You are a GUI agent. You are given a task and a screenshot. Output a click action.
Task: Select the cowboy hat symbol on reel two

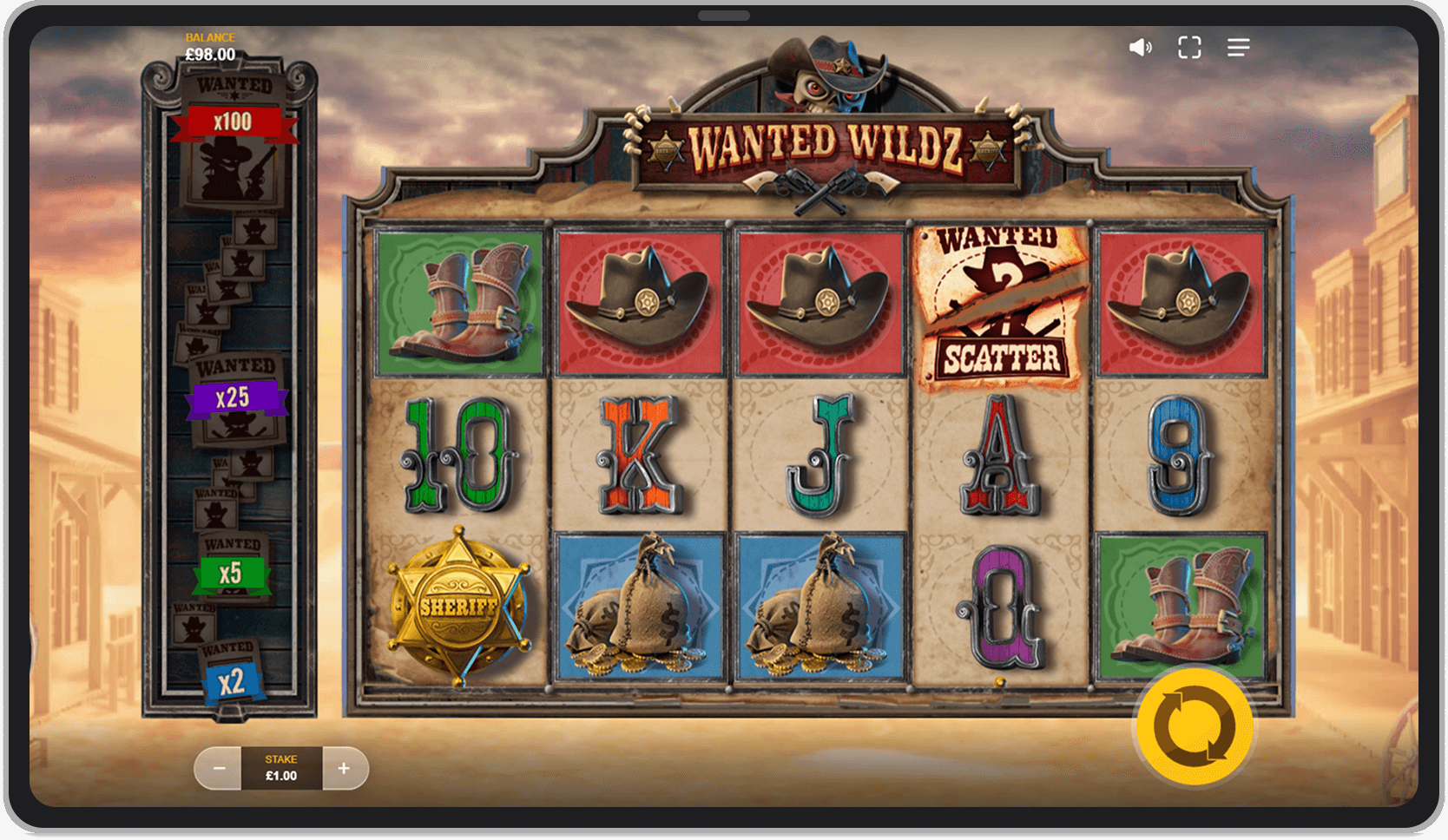pyautogui.click(x=640, y=300)
